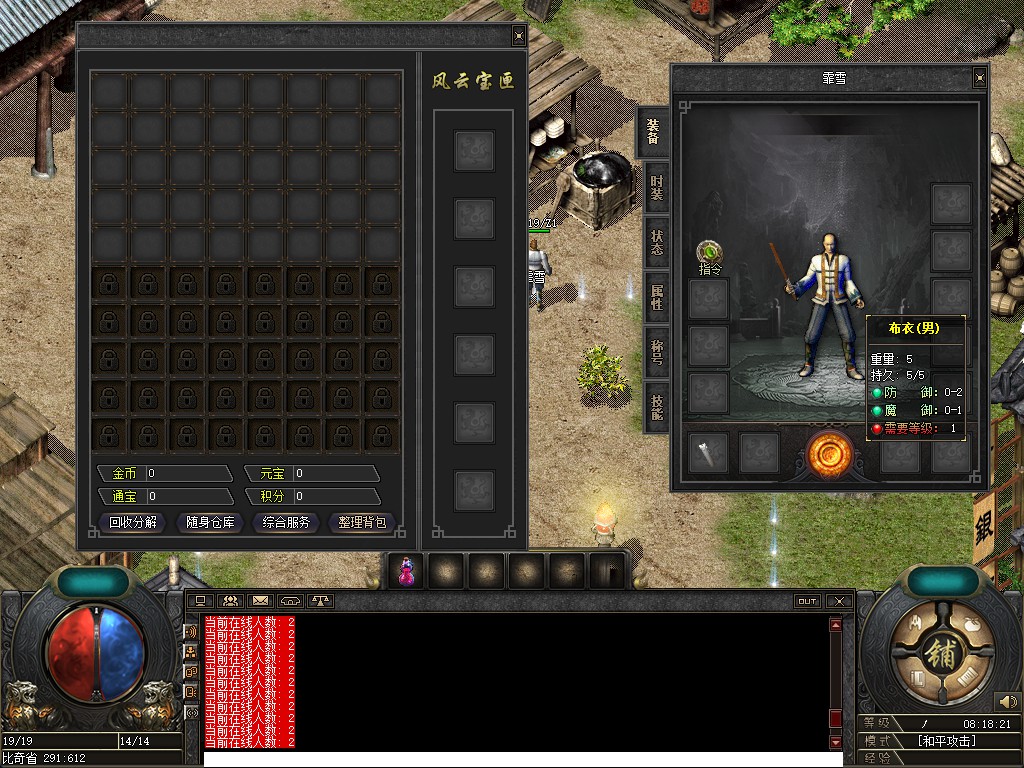Open the mail envelope icon
The height and width of the screenshot is (768, 1024).
(260, 601)
